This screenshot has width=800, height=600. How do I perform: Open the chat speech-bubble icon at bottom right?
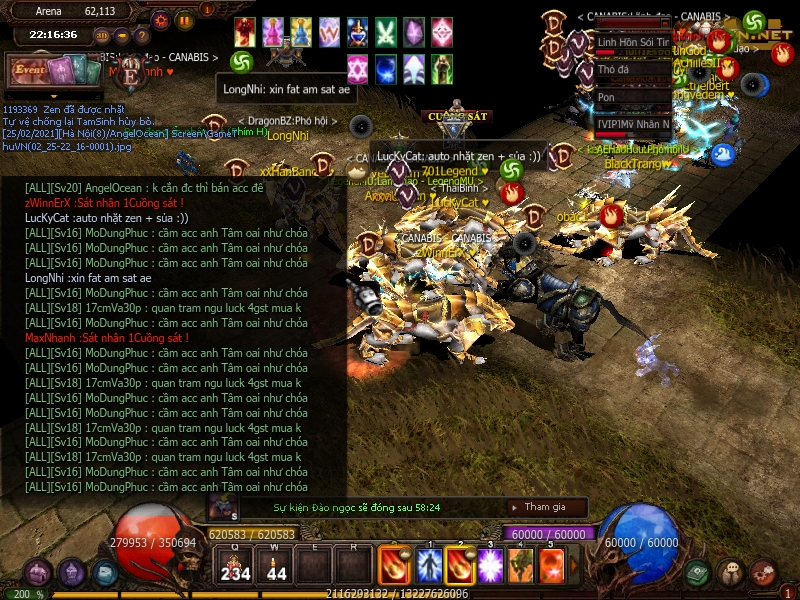pyautogui.click(x=731, y=572)
